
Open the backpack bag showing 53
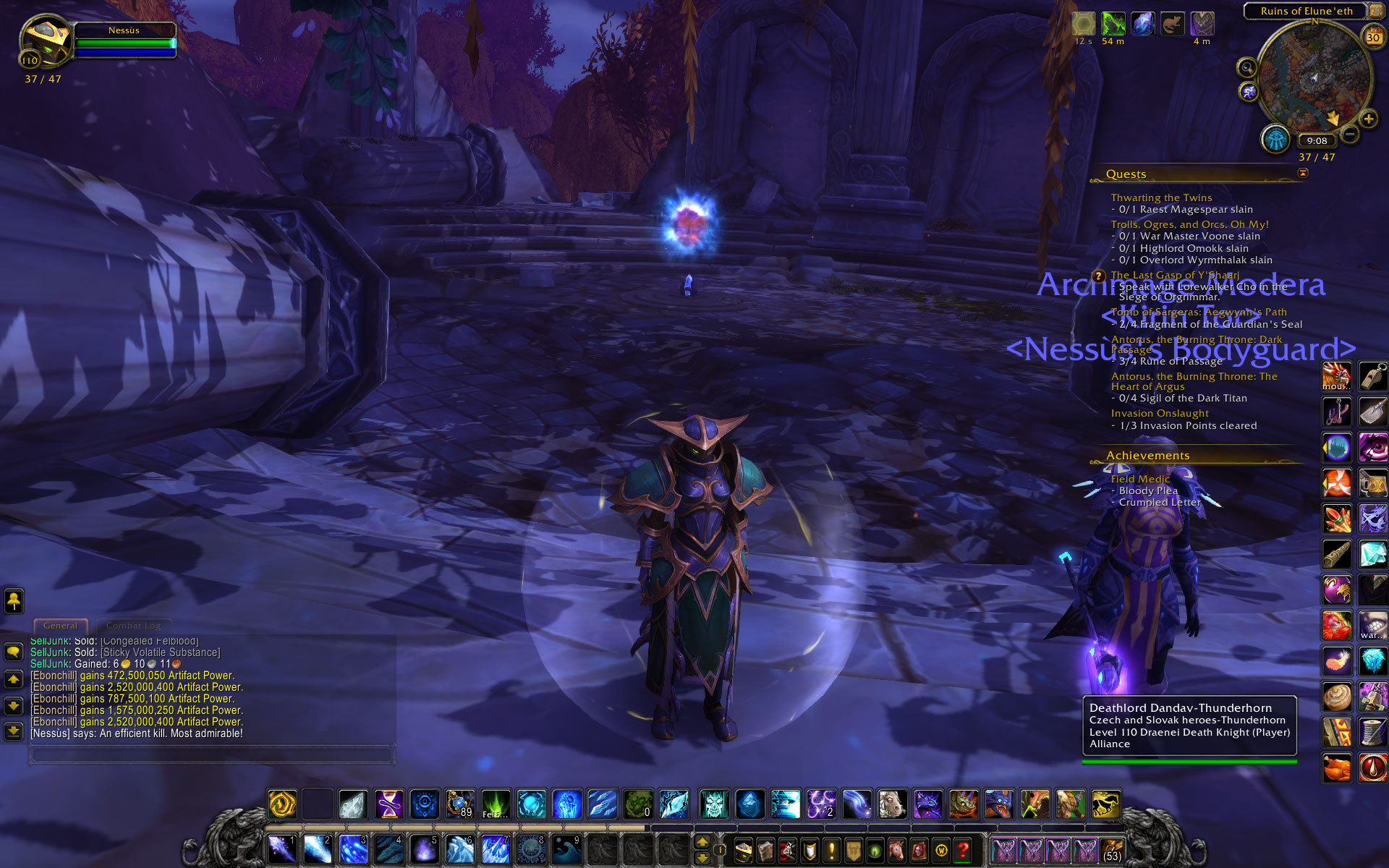pos(1111,851)
